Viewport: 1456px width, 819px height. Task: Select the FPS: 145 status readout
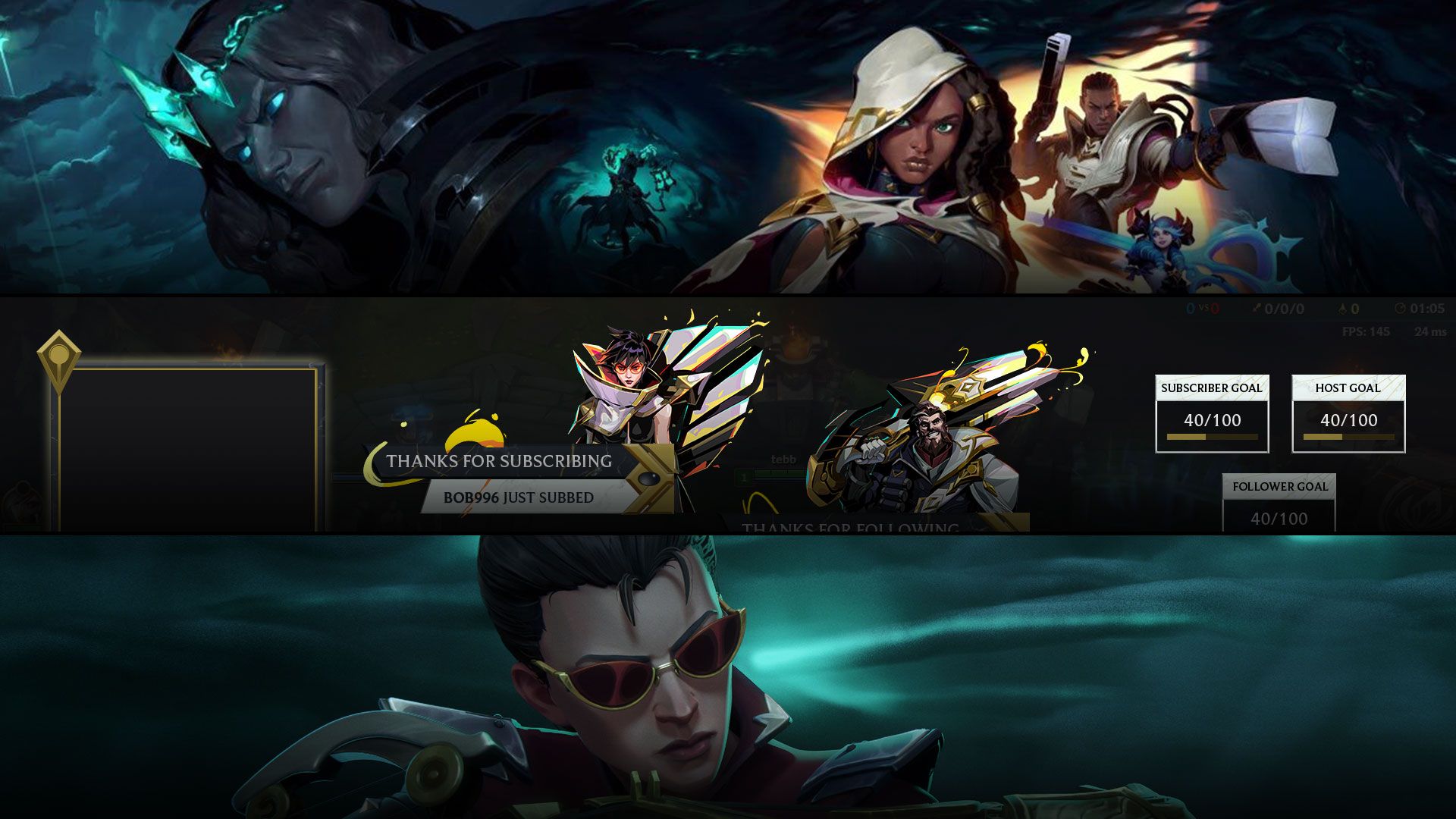point(1367,331)
